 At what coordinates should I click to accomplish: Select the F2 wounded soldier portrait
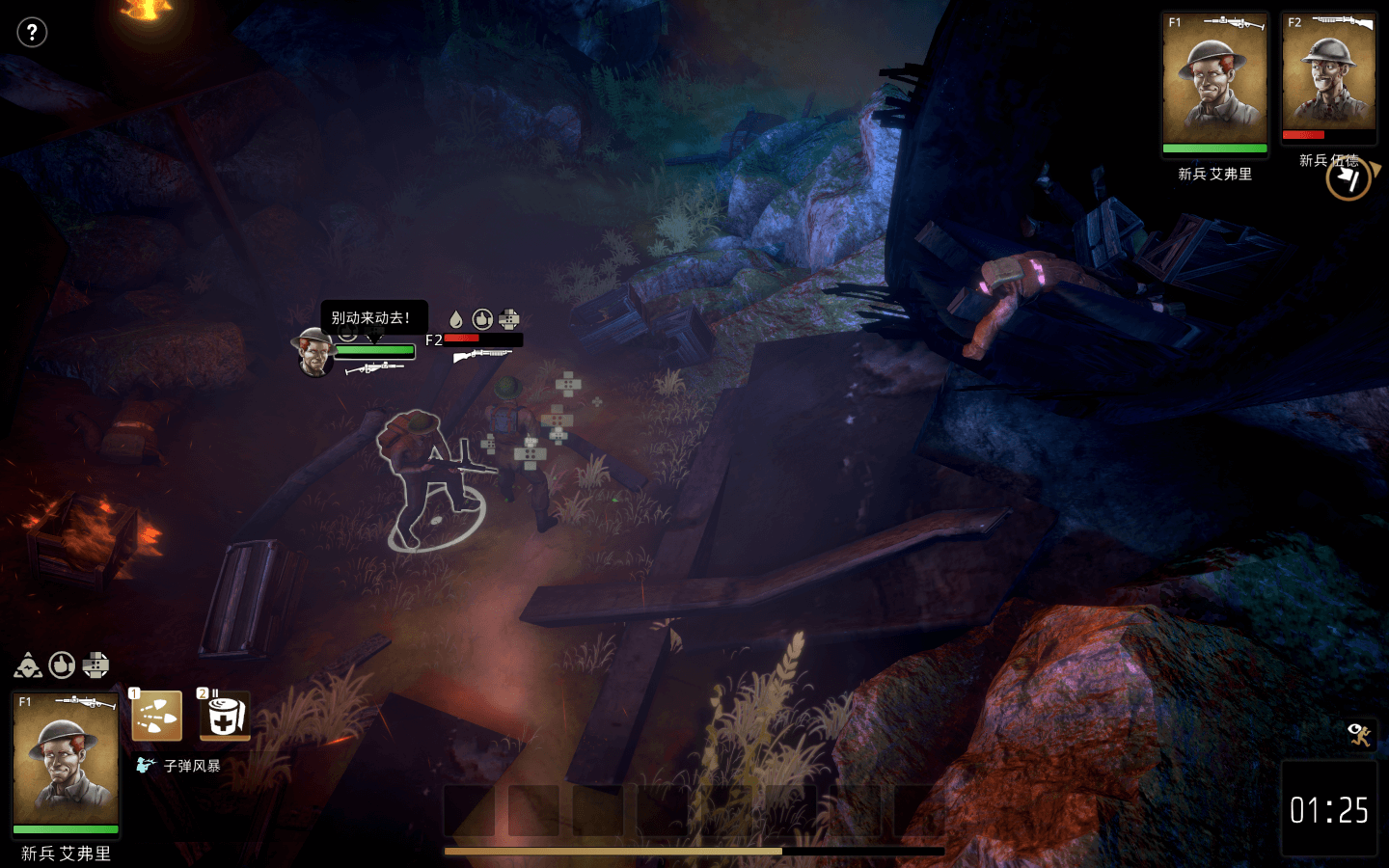[1328, 79]
